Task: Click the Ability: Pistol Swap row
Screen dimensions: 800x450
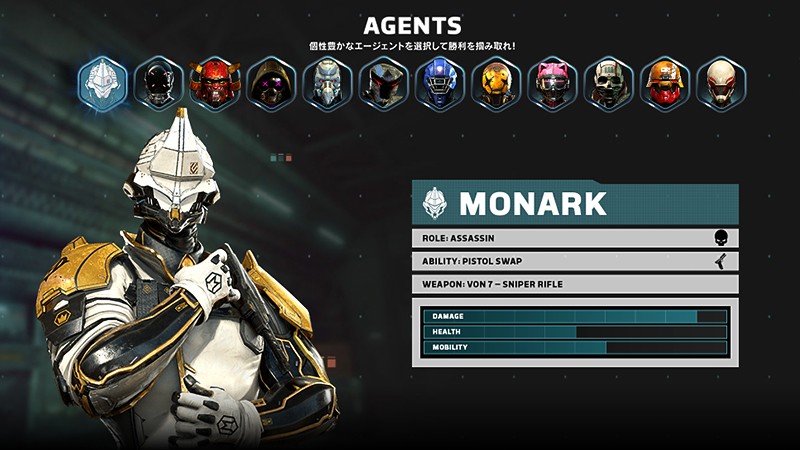Action: pyautogui.click(x=575, y=261)
